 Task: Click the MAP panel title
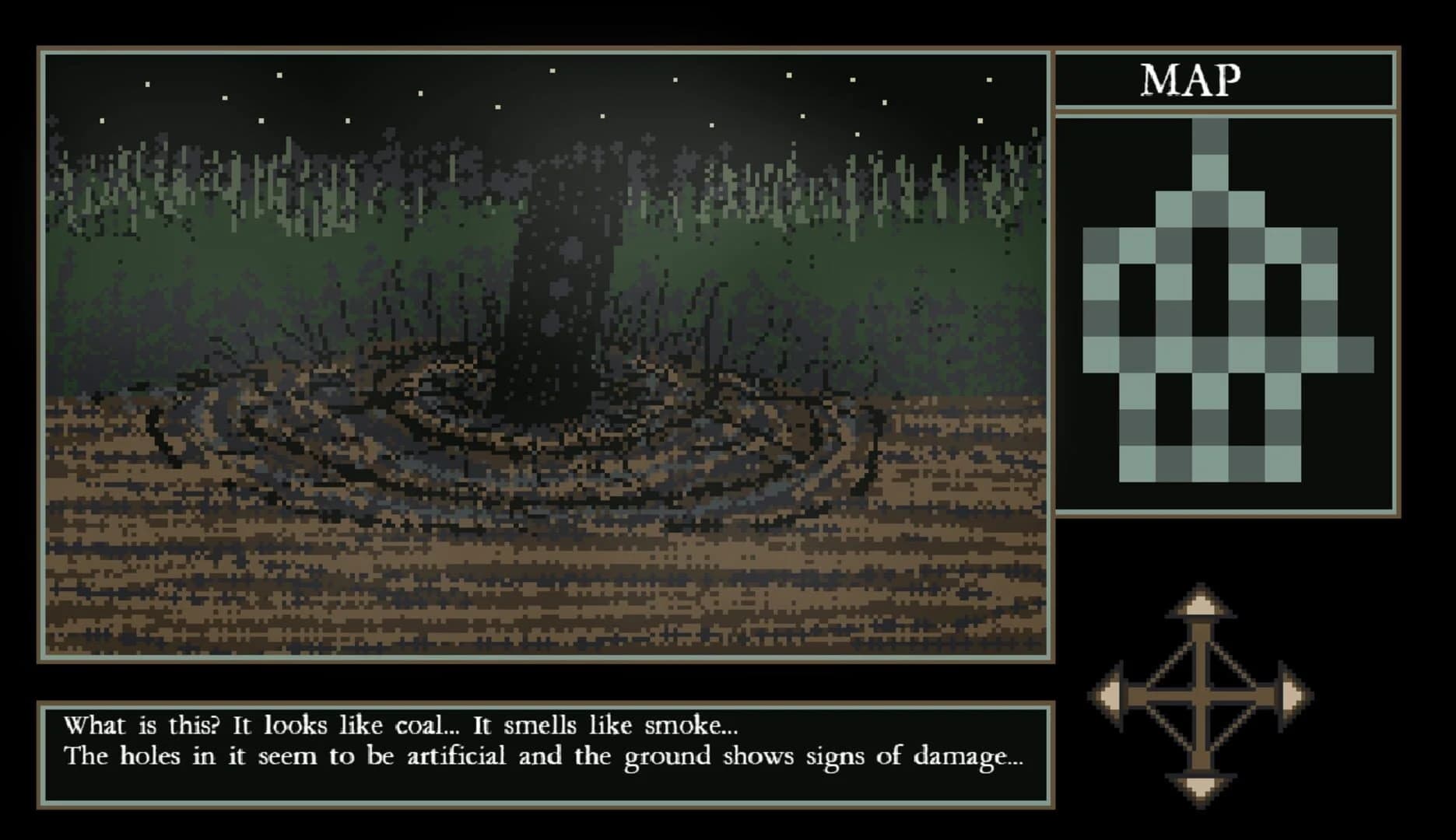tap(1191, 80)
